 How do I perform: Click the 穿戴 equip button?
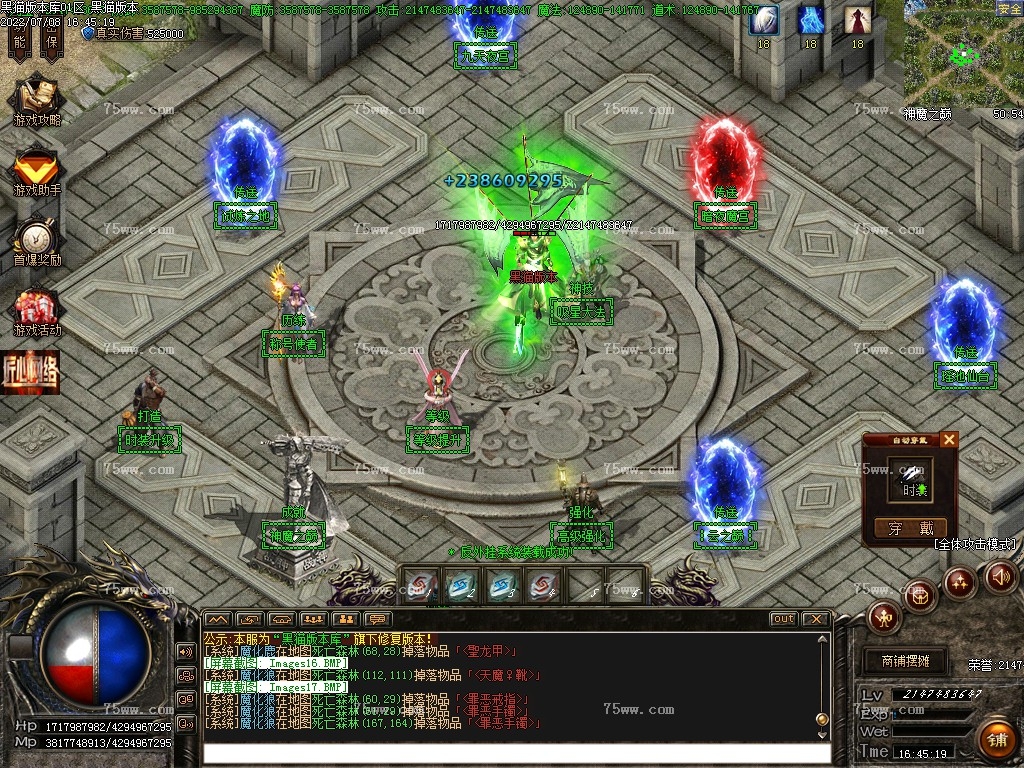910,528
